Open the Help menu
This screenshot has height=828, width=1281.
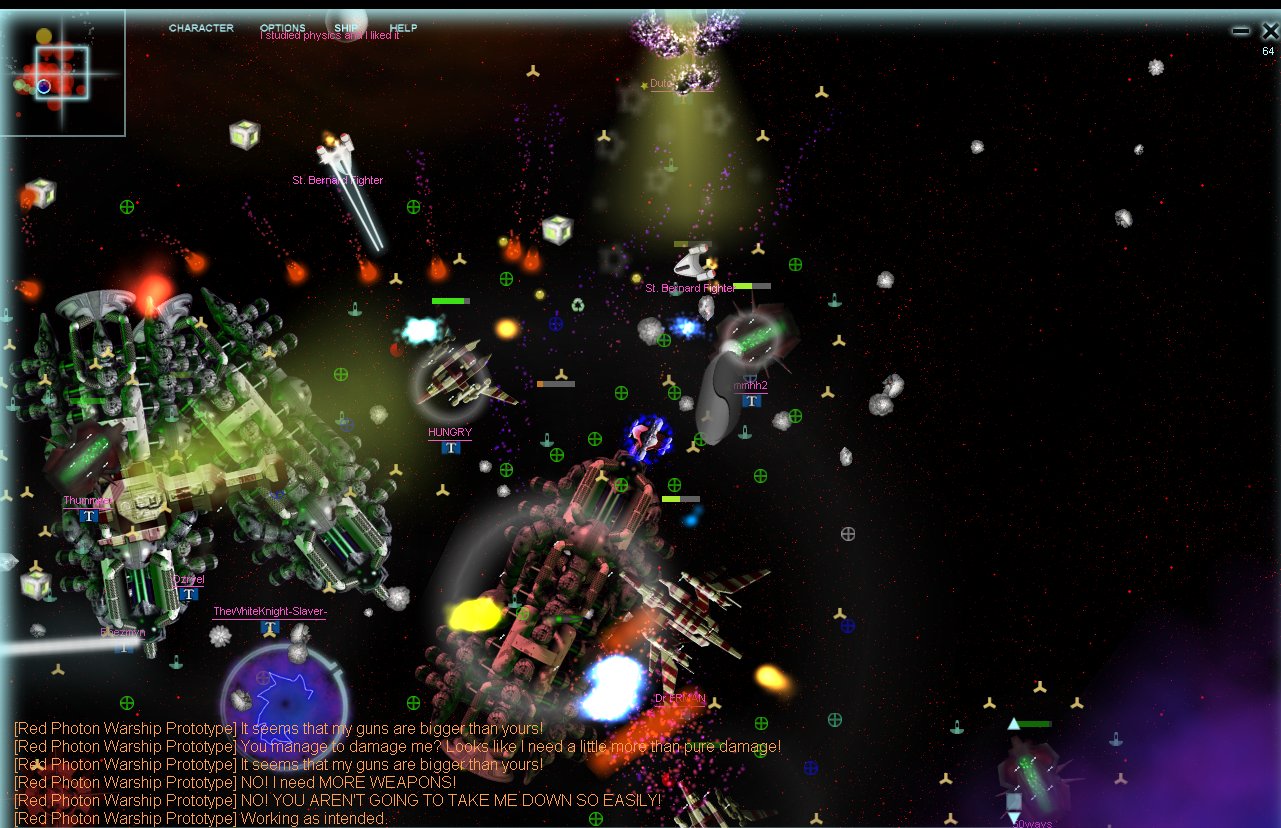click(403, 28)
